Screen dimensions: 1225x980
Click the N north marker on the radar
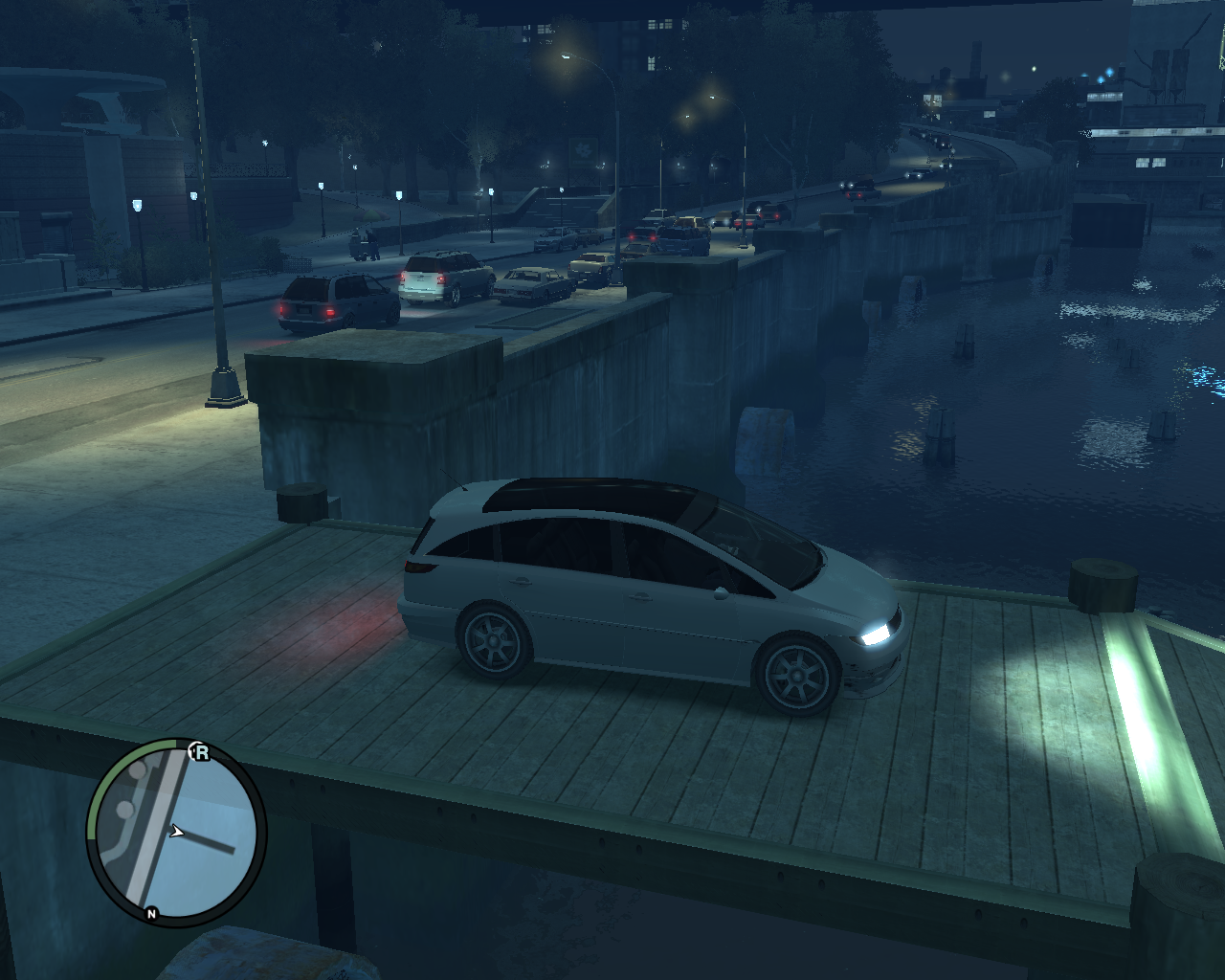153,913
